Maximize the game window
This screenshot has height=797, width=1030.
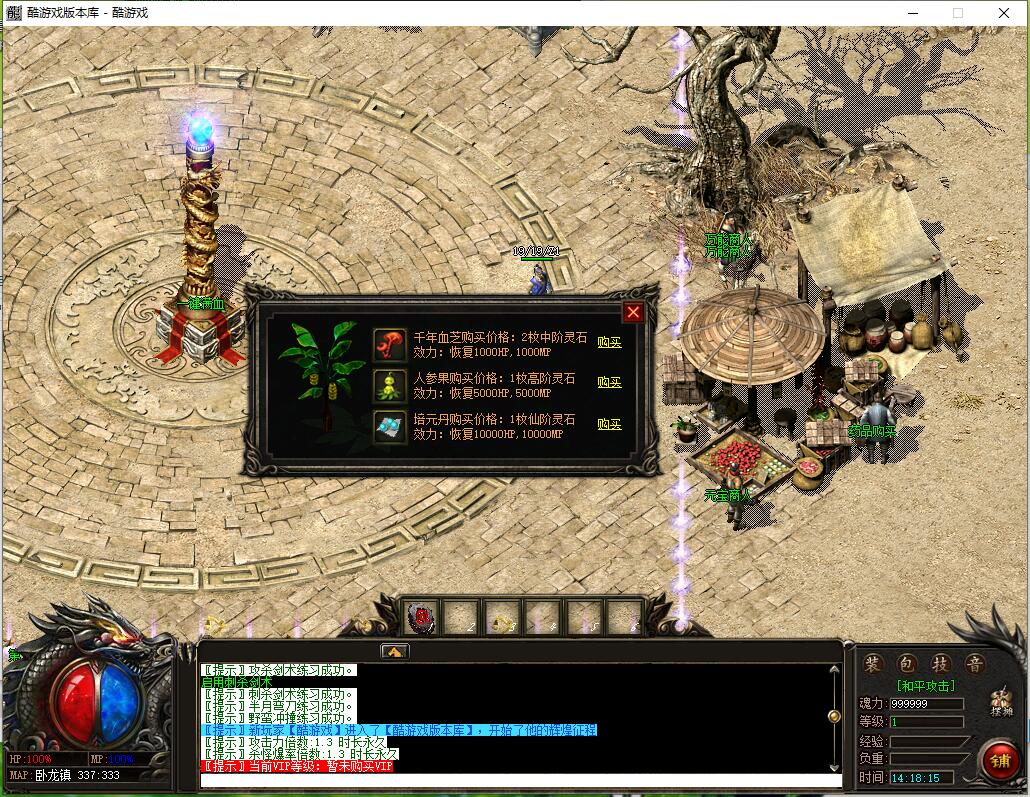[958, 13]
